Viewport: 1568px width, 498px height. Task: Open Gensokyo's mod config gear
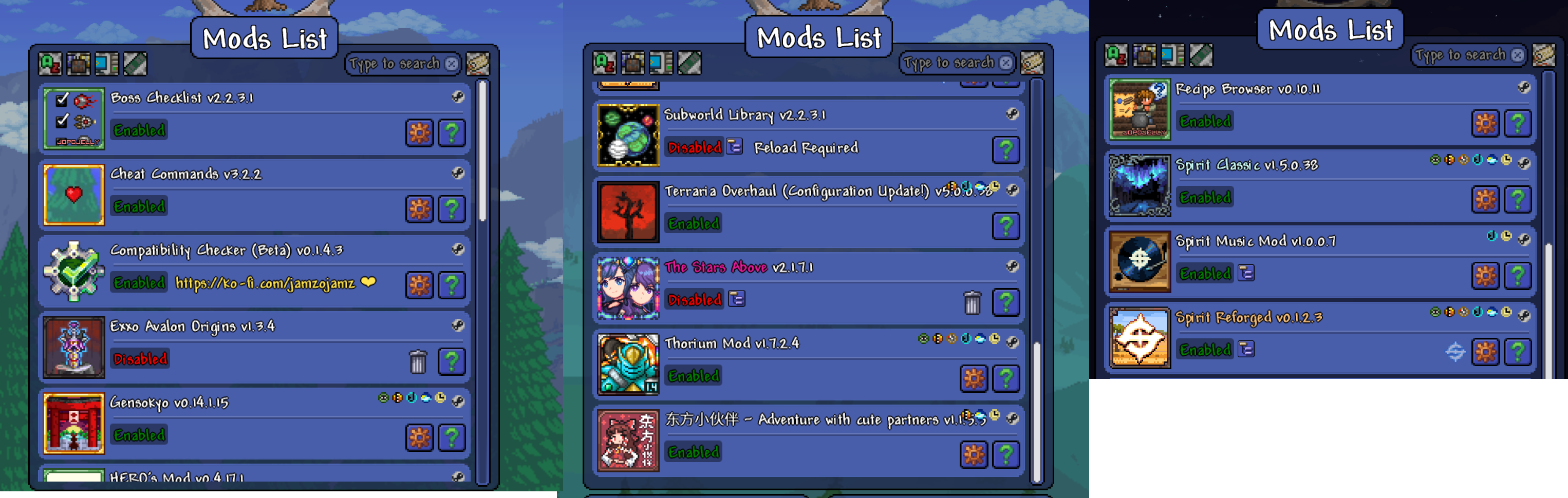pyautogui.click(x=419, y=437)
